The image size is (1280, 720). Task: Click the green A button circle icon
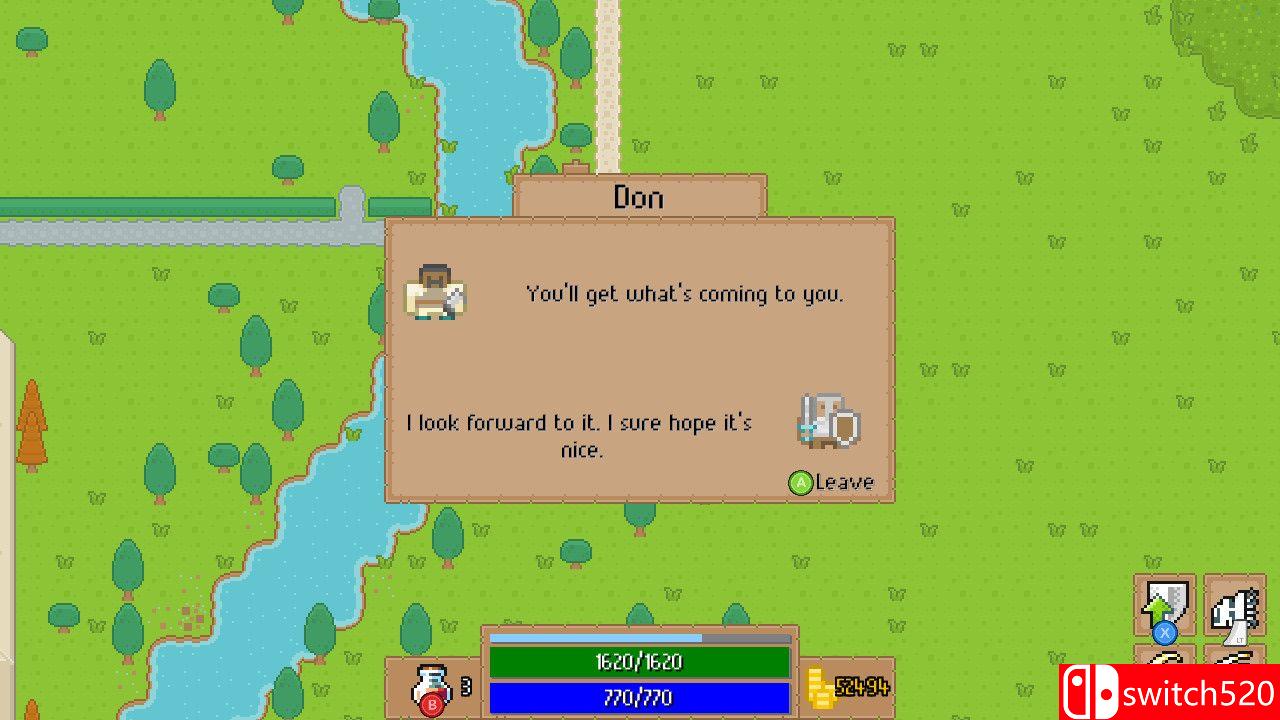tap(799, 481)
